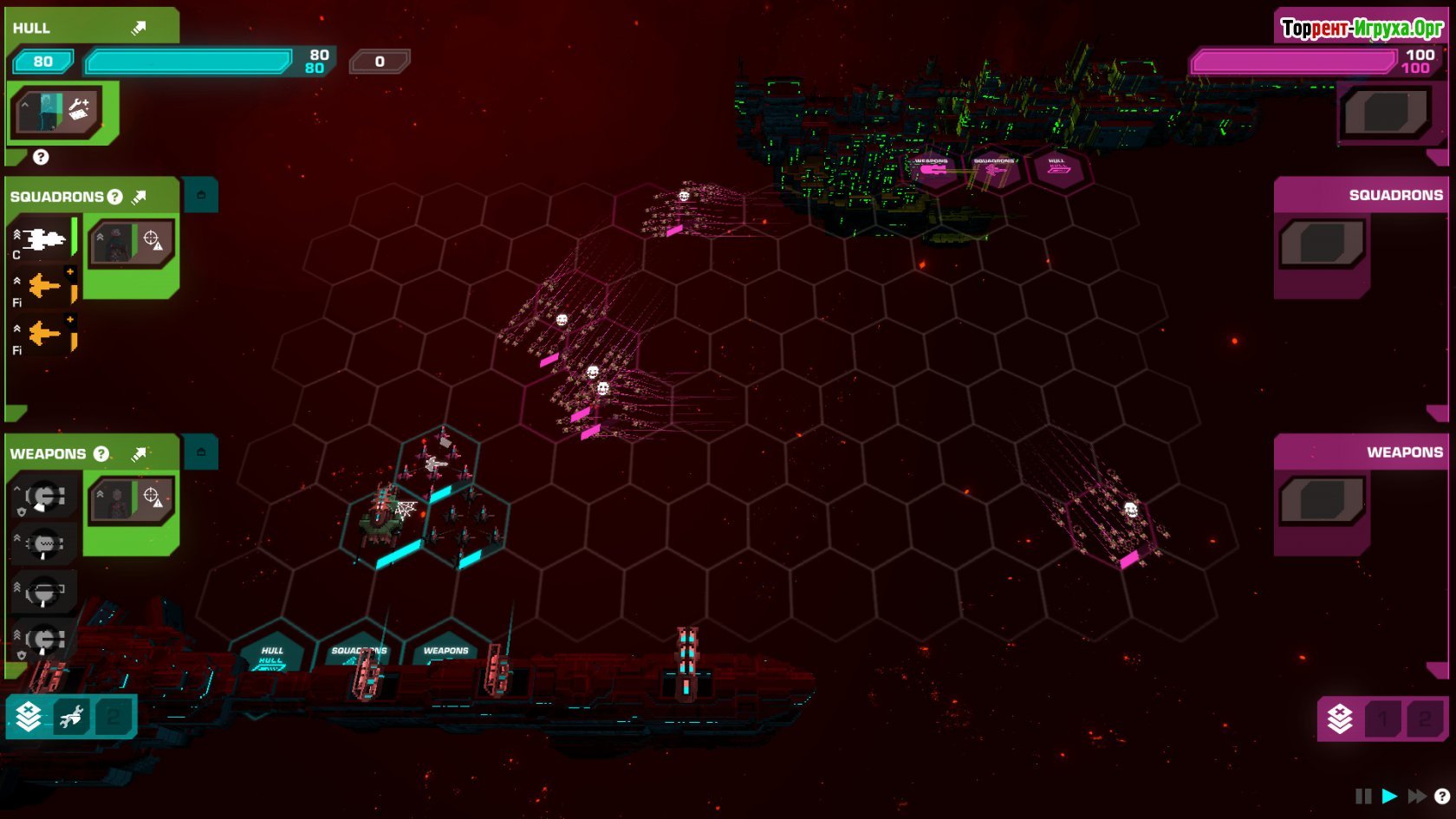Pause the battle
This screenshot has width=1456, height=819.
1363,796
